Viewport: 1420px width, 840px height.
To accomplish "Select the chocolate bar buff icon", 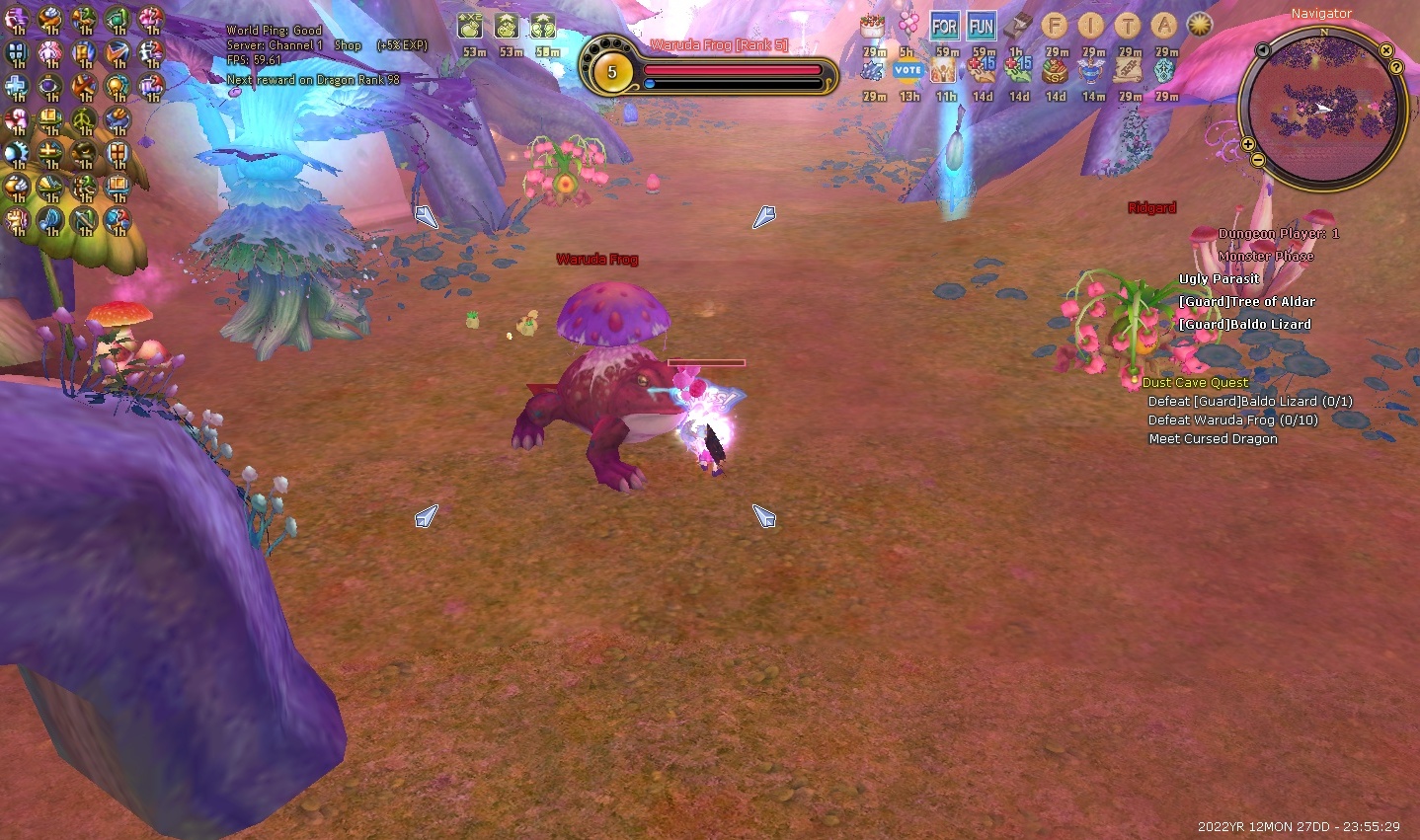I will (x=1017, y=27).
